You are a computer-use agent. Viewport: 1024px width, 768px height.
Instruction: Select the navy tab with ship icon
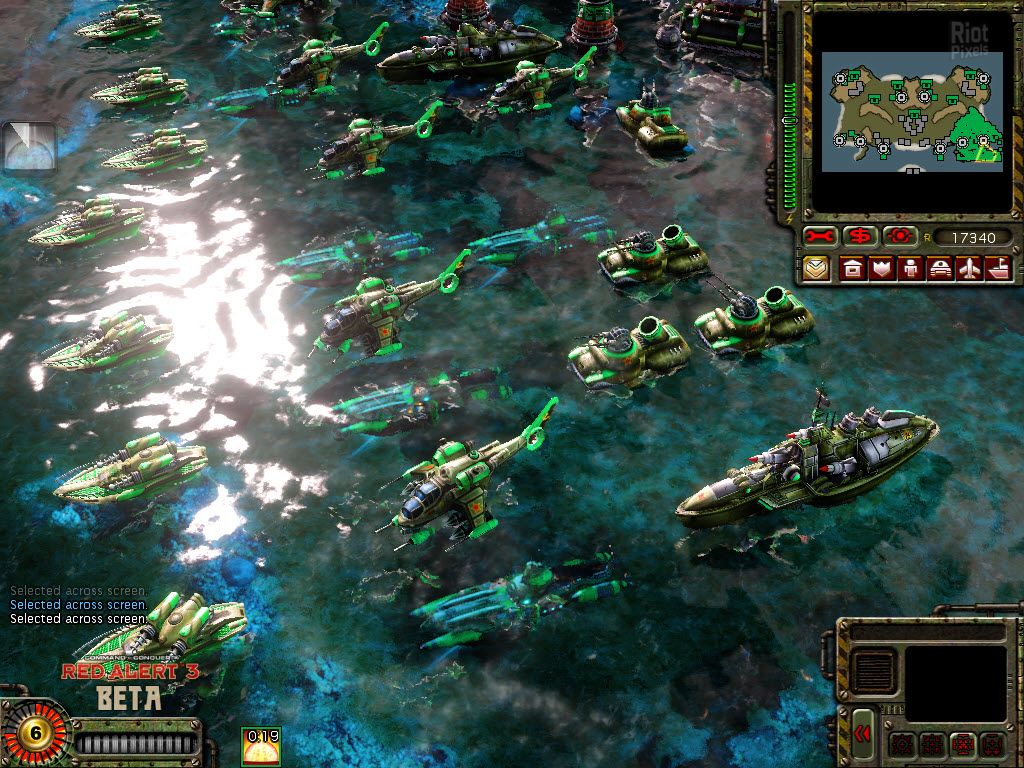coord(998,269)
